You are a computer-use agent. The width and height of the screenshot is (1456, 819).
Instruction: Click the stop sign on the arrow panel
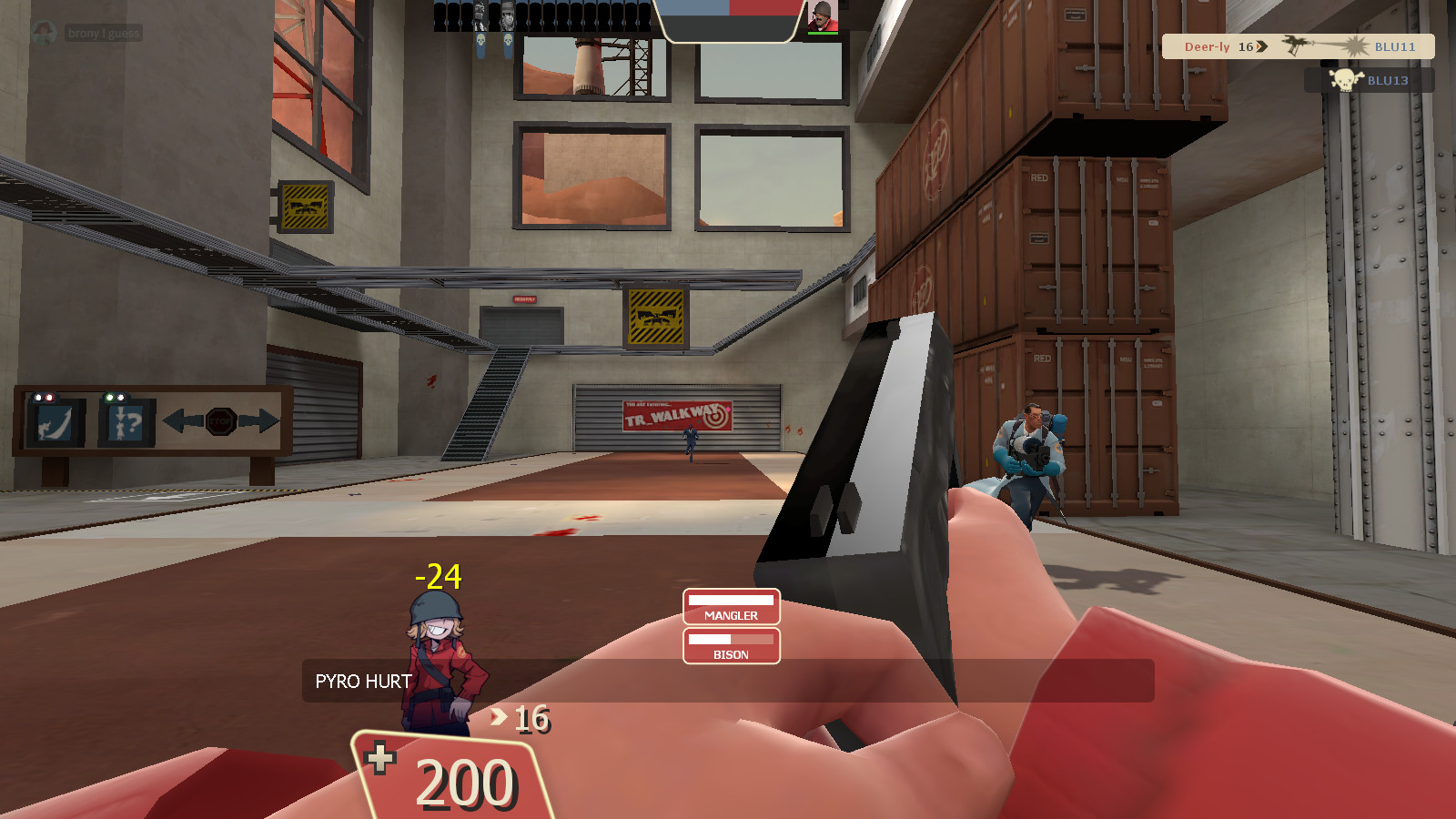click(220, 420)
